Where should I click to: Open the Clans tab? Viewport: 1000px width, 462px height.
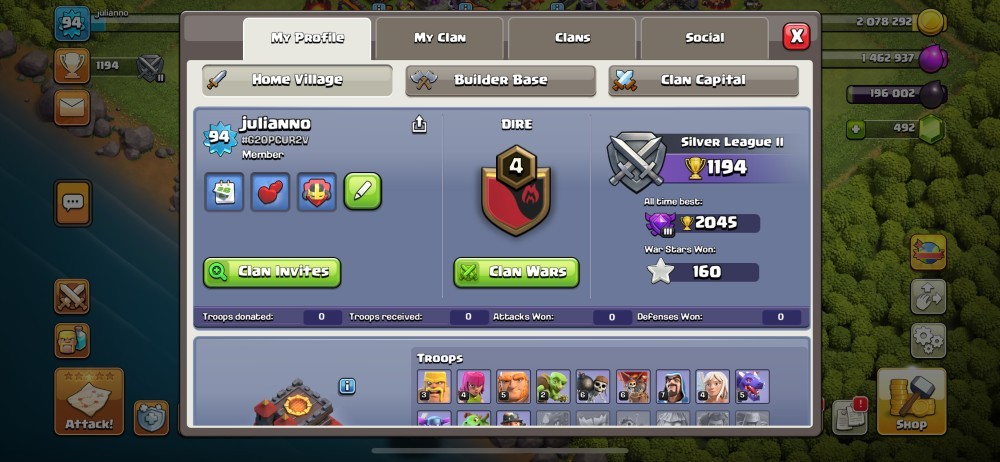[572, 38]
